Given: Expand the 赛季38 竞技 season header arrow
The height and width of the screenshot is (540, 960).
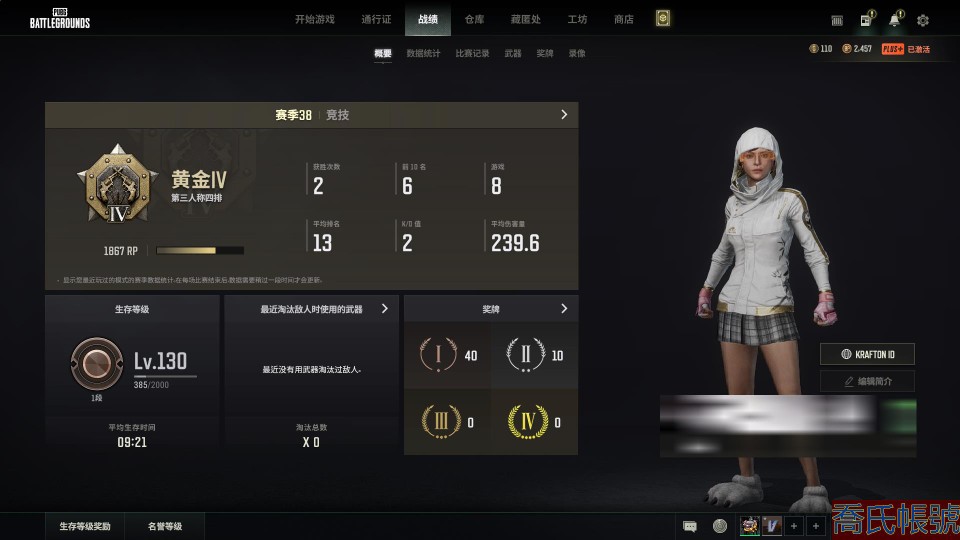Looking at the screenshot, I should coord(564,115).
